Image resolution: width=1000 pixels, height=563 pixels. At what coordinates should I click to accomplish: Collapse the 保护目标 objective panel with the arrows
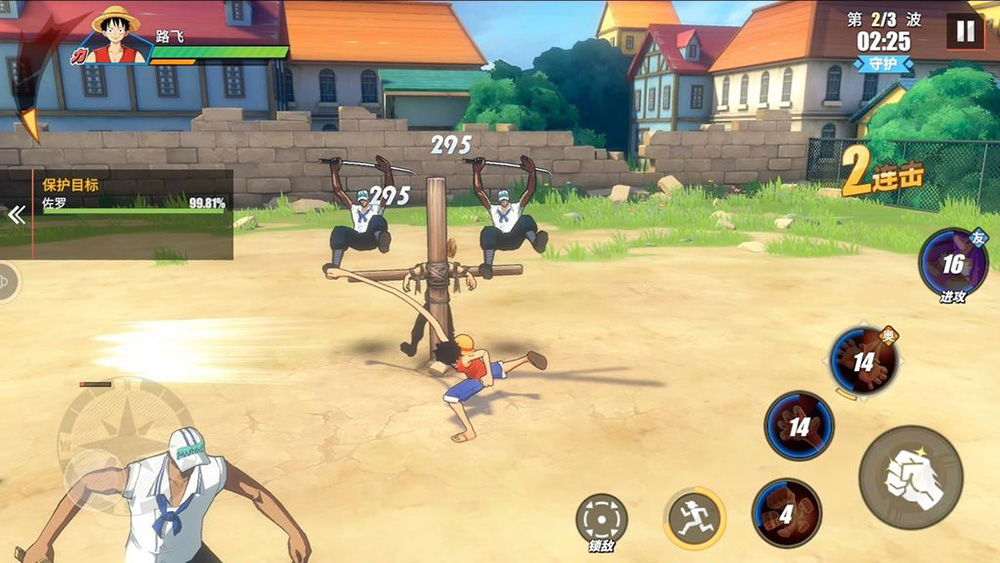point(16,214)
